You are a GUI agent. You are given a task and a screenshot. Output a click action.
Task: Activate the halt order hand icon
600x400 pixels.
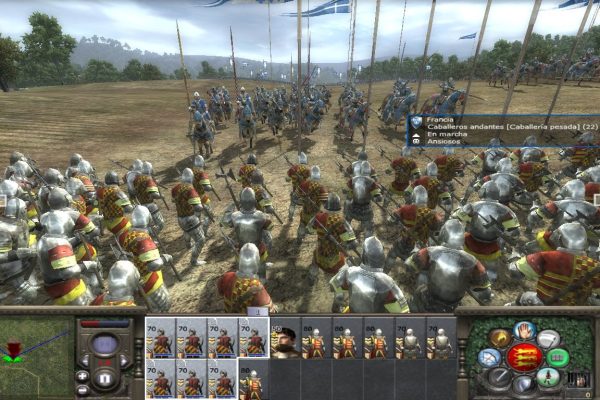[523, 329]
